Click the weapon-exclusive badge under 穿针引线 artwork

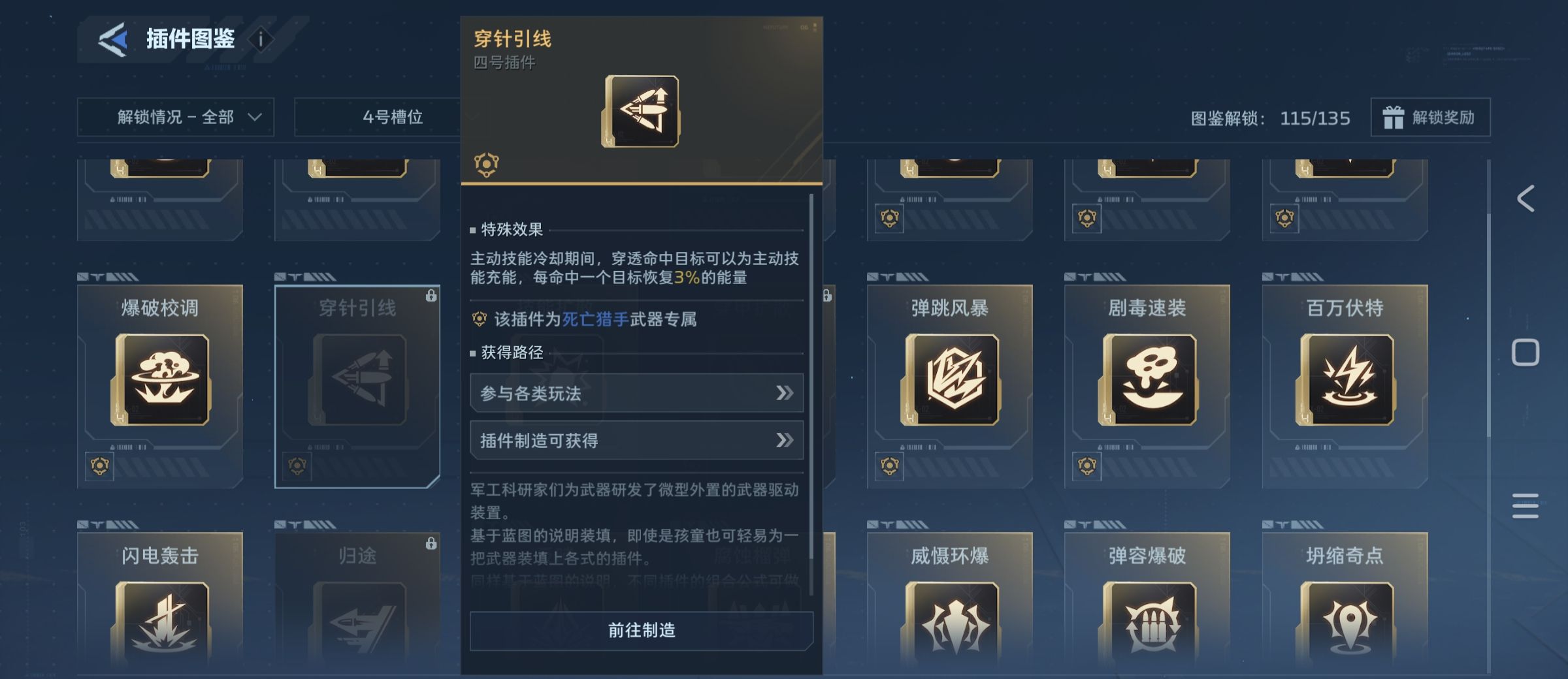pyautogui.click(x=486, y=163)
